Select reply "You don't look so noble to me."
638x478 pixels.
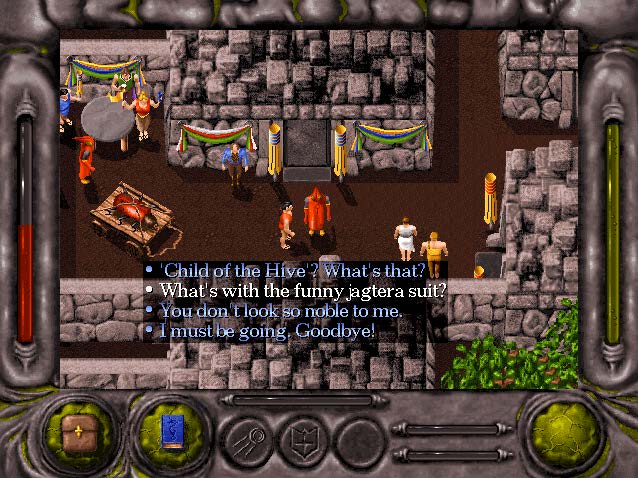click(281, 310)
